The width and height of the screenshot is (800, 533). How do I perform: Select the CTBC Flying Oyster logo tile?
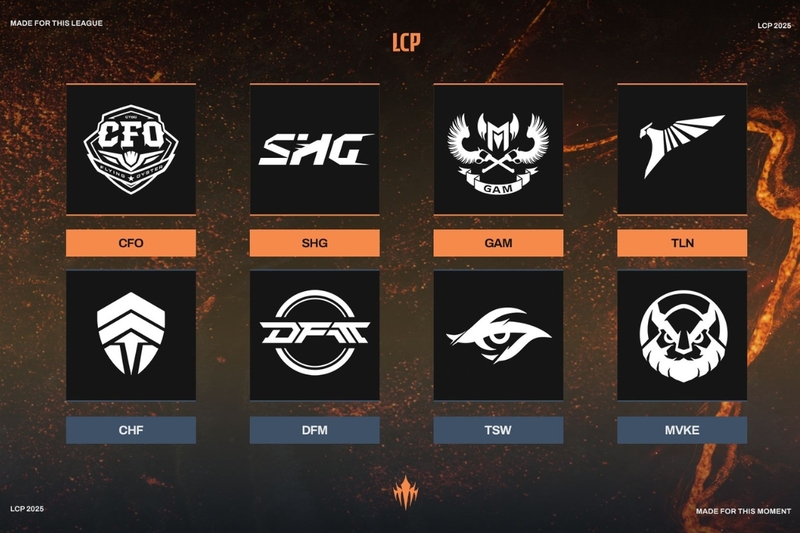pos(131,149)
